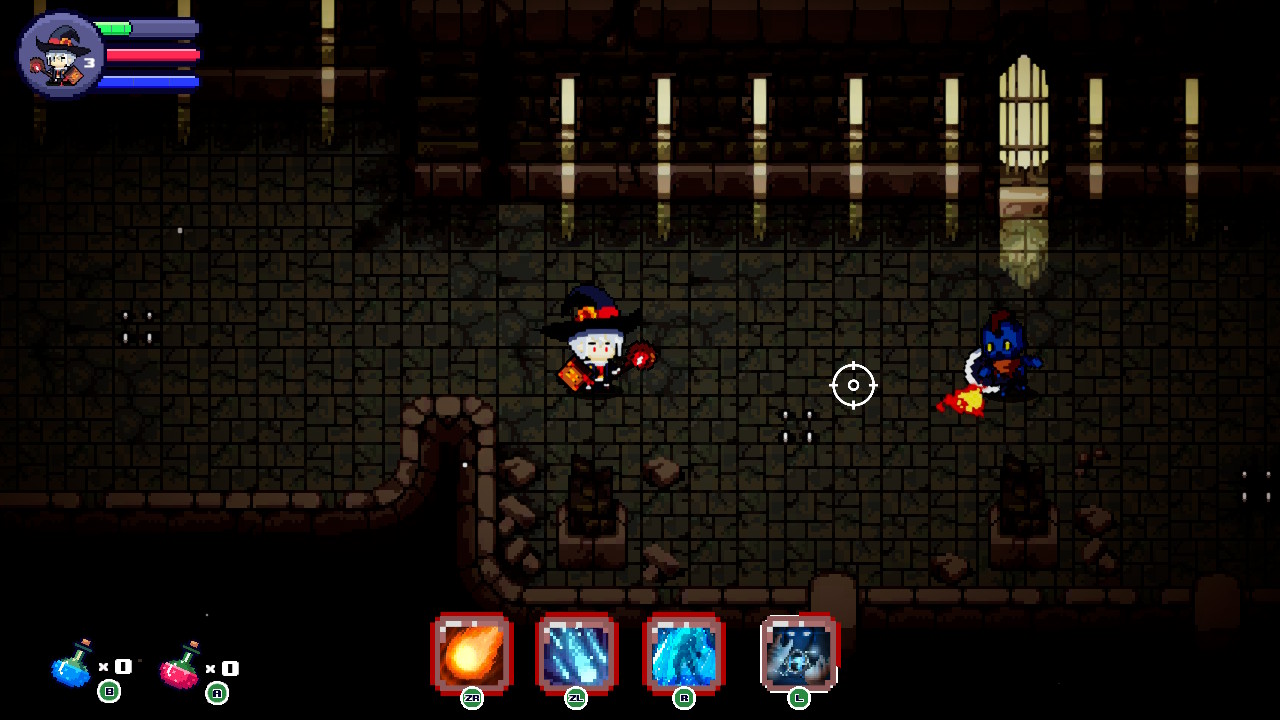Click the dropped item near the enemy
Screen dimensions: 1280x720
tap(962, 400)
